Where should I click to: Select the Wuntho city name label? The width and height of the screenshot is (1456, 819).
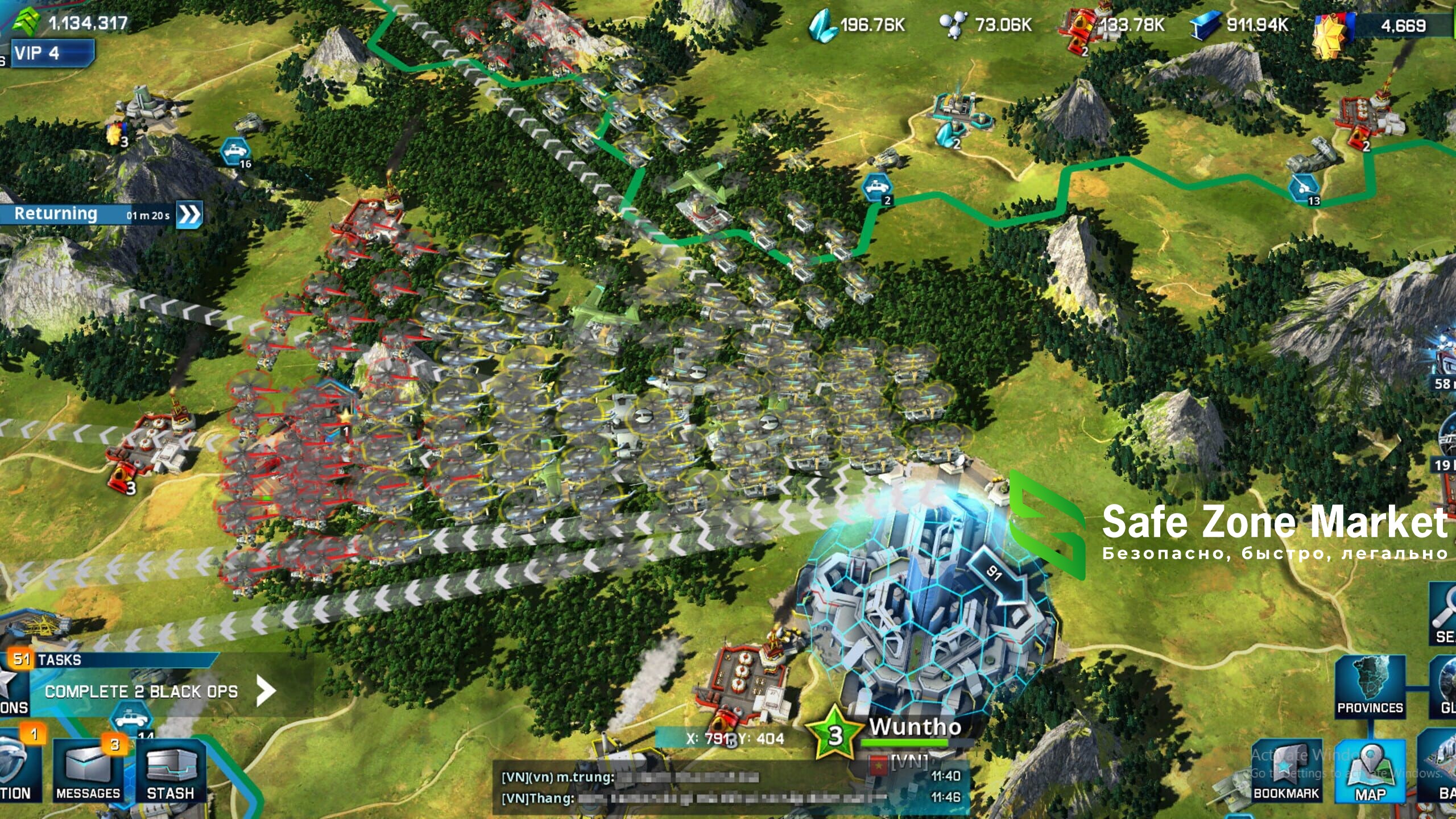[915, 727]
